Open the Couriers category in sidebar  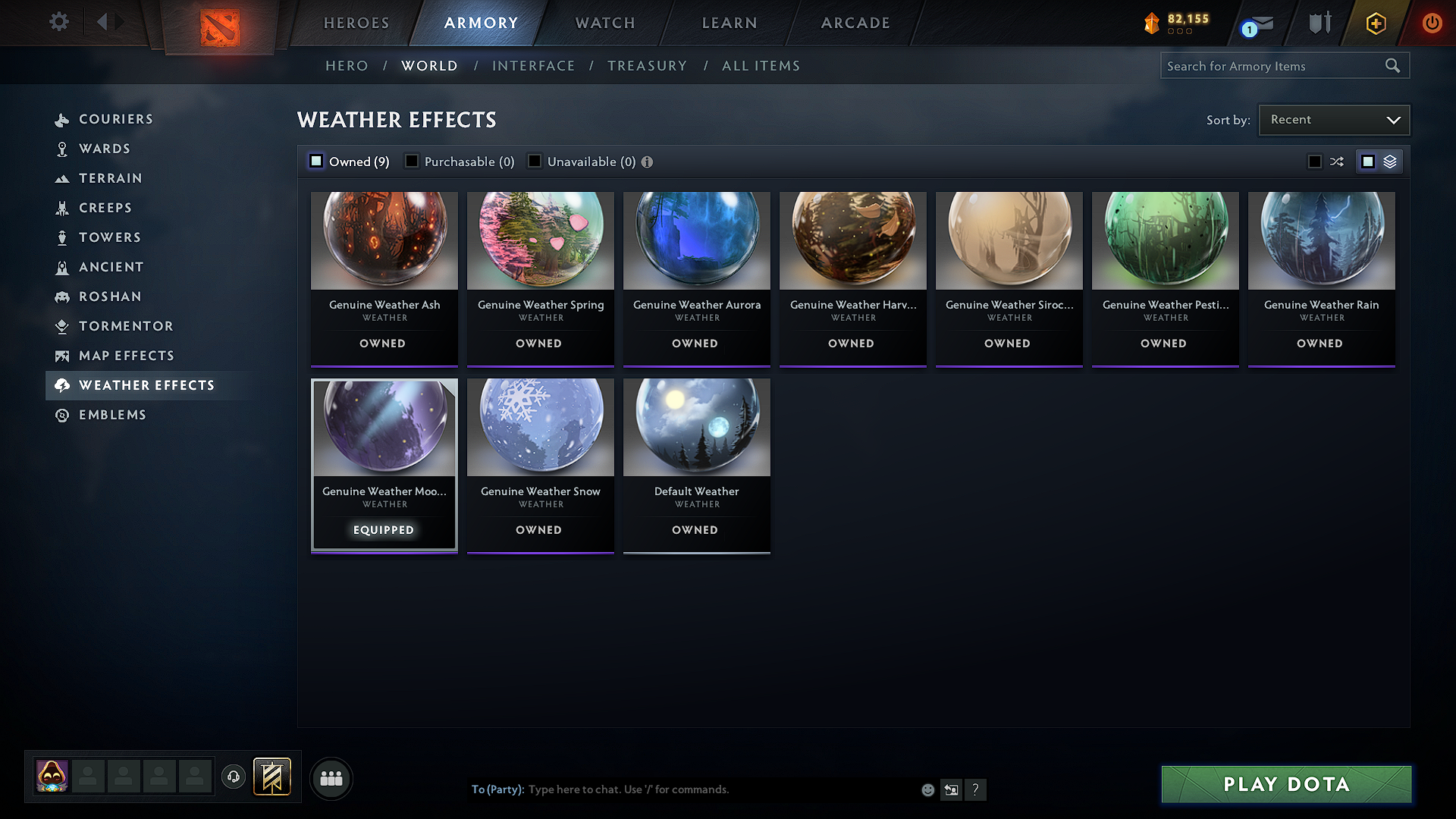point(116,119)
